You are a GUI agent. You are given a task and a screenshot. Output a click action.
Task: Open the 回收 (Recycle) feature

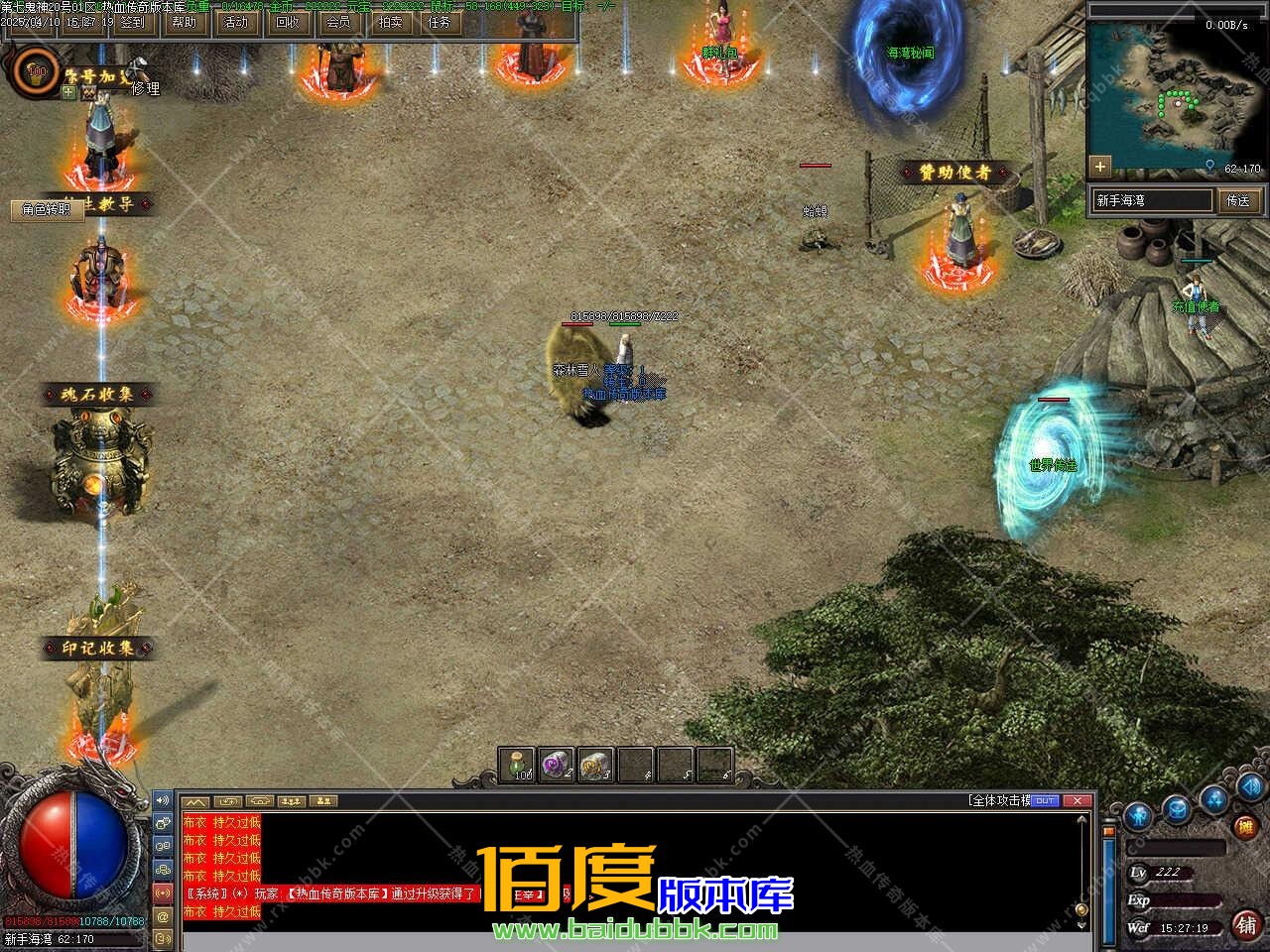(x=288, y=22)
